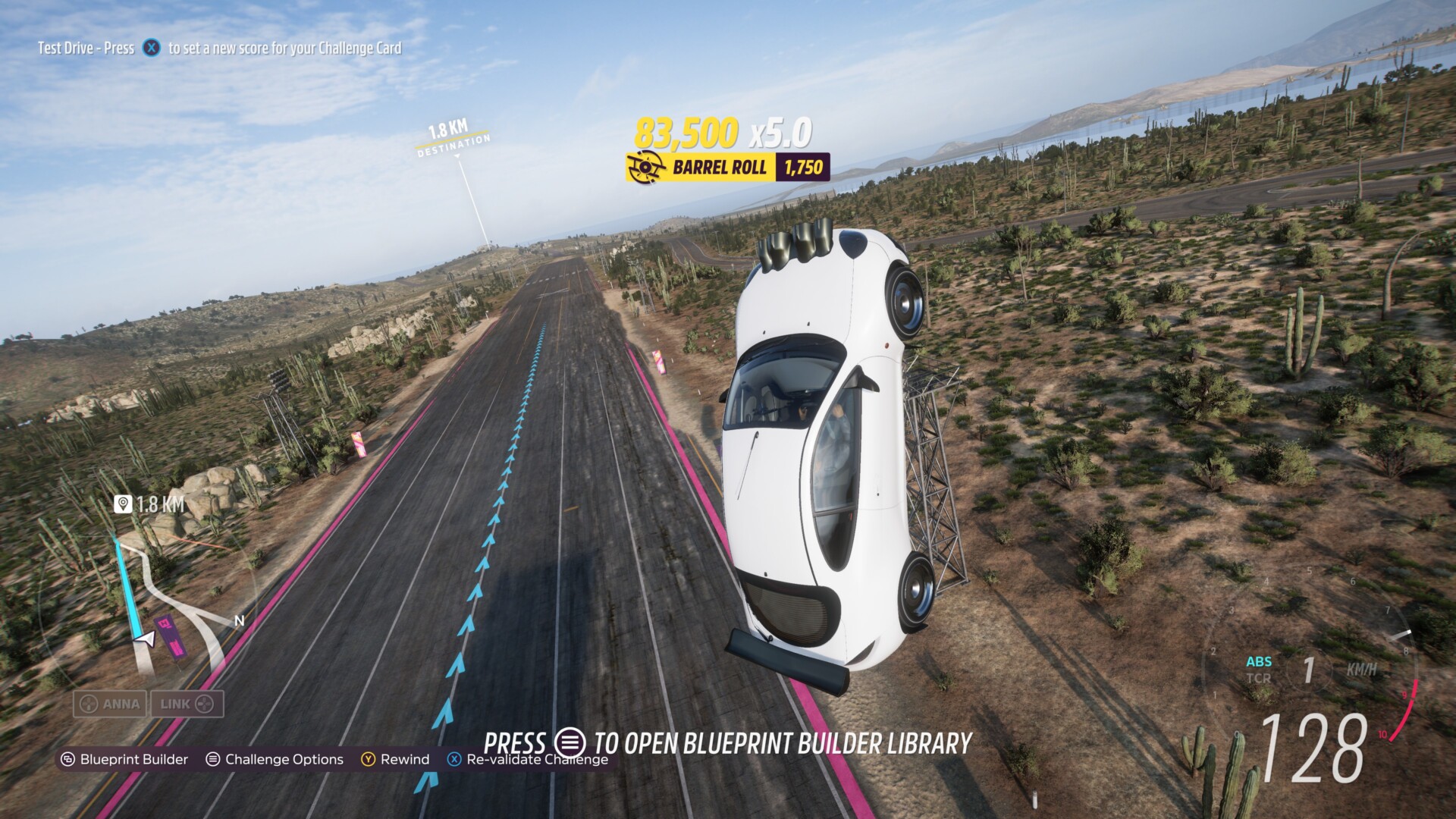Select Challenge Options in the bottom bar

point(275,759)
